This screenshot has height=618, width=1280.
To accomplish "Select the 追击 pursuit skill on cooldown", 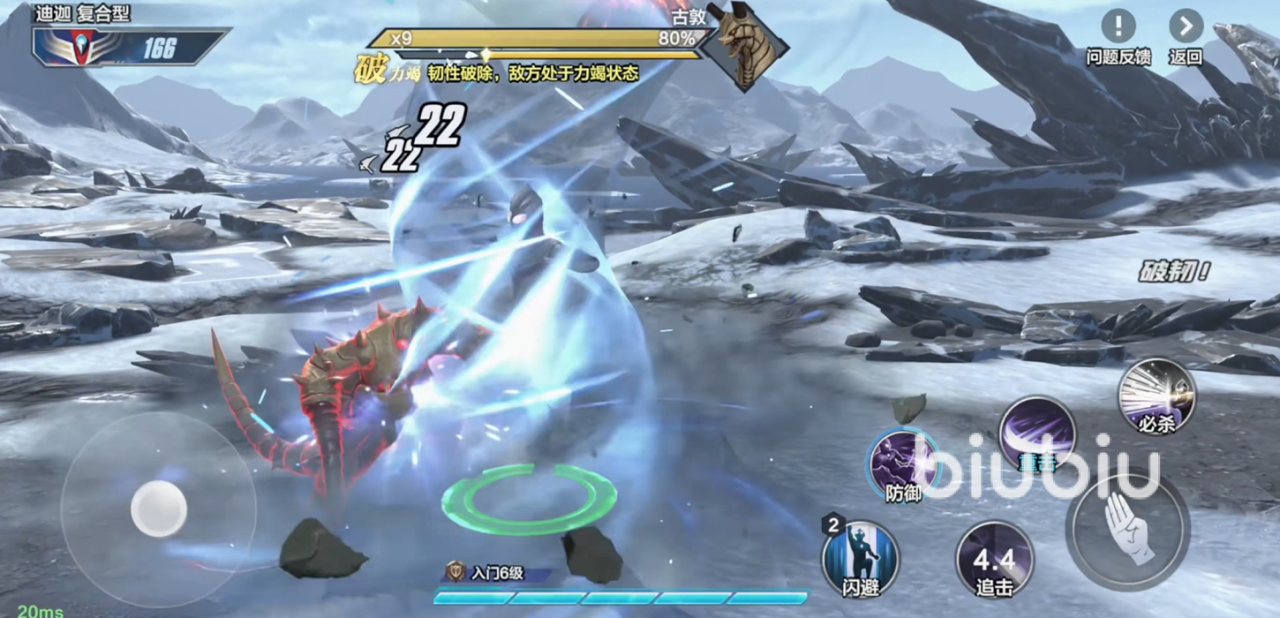I will point(994,559).
